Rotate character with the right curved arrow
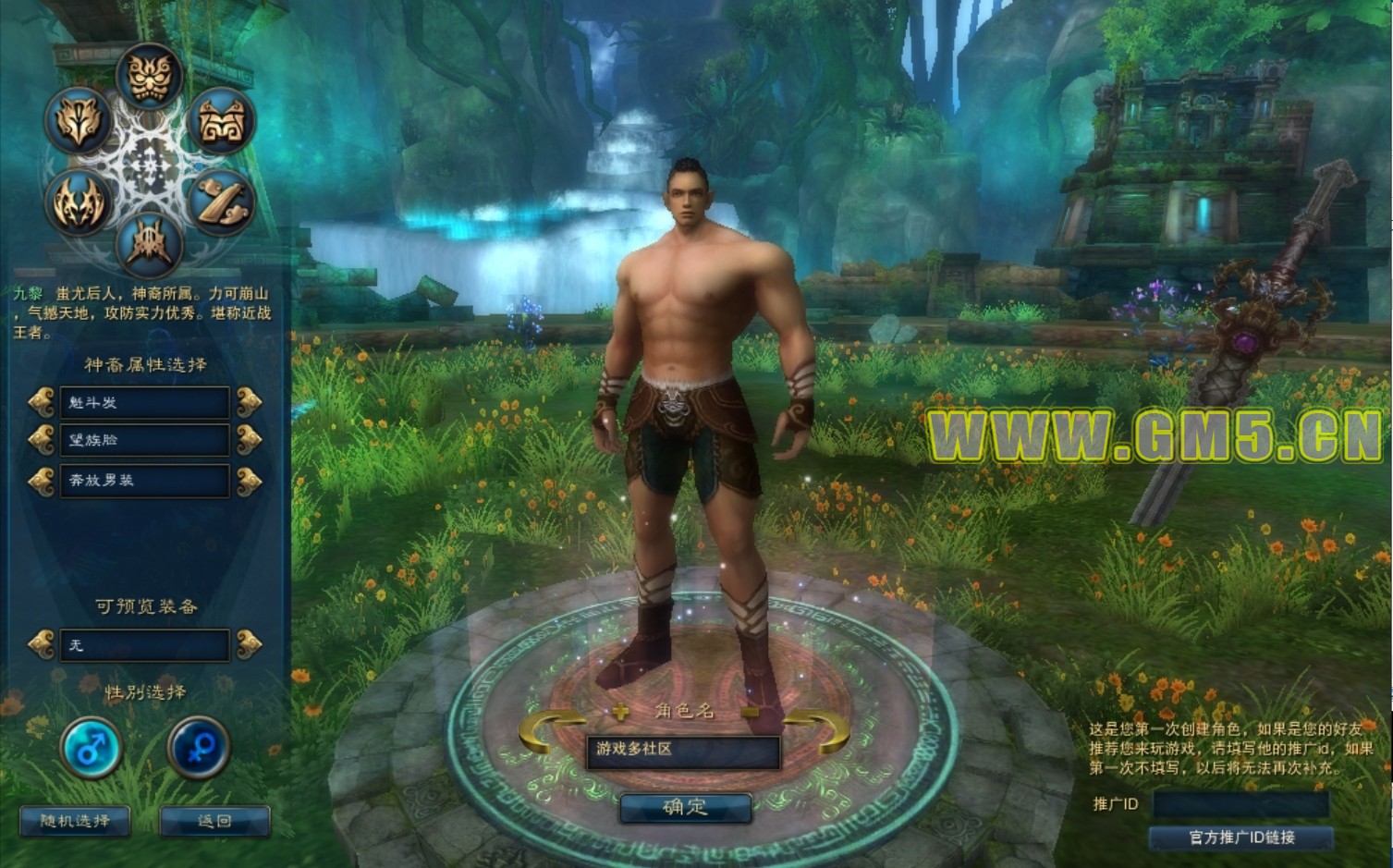The image size is (1393, 868). pos(817,730)
